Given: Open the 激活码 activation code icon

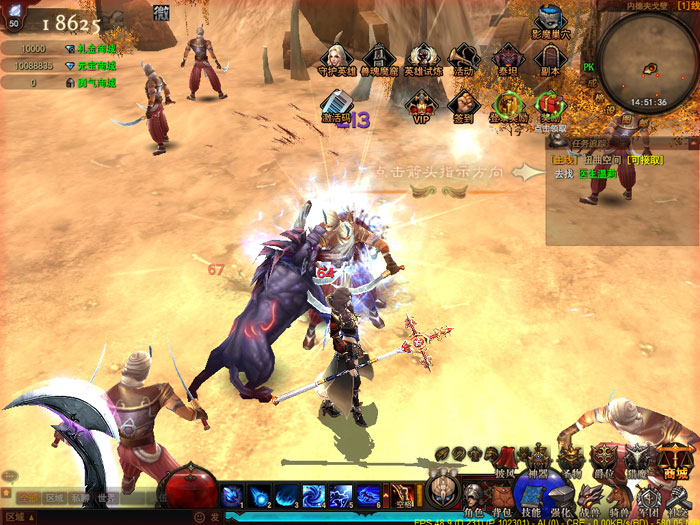Looking at the screenshot, I should click(x=337, y=104).
